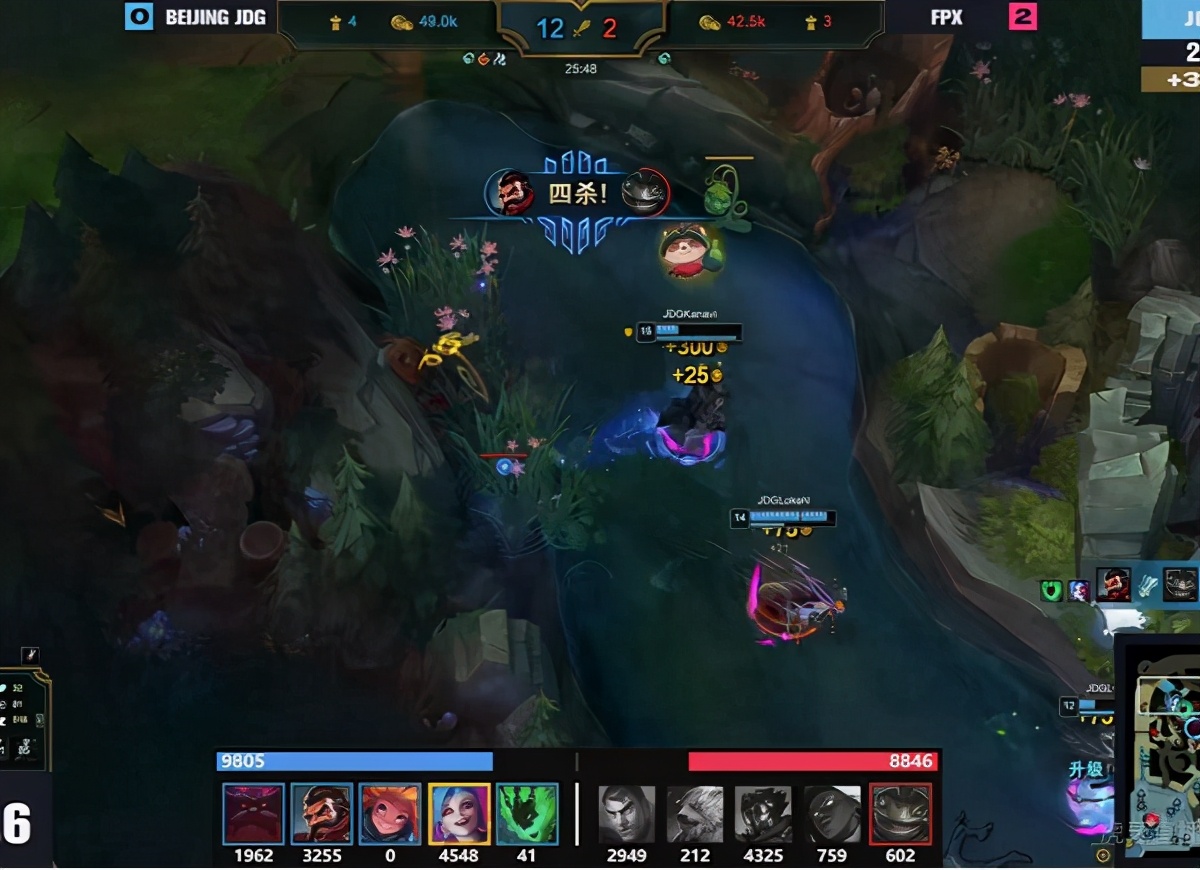This screenshot has height=870, width=1200.
Task: Select the dead champion portrait showing 4325 damage
Action: 764,814
